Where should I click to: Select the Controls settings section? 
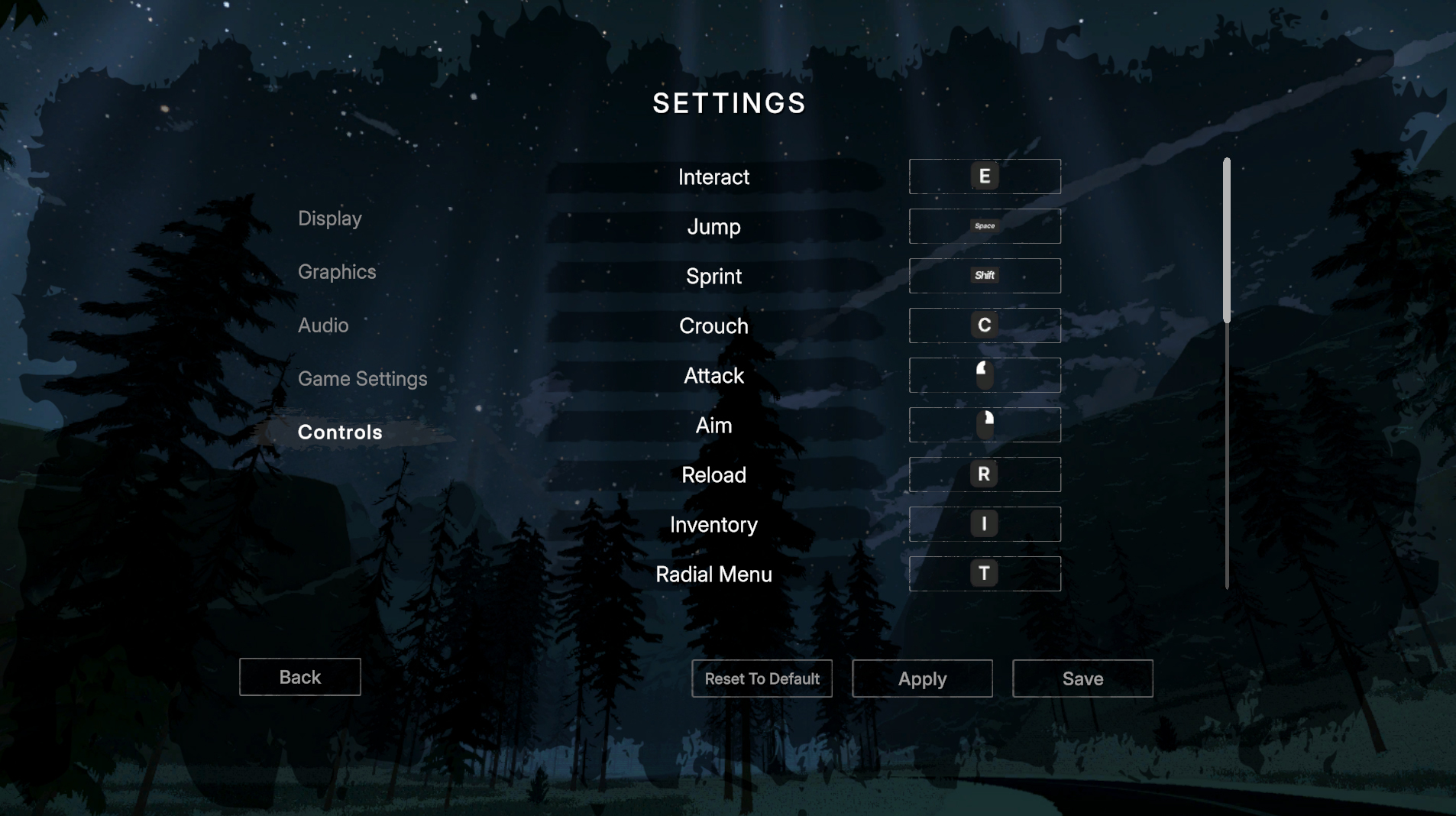click(340, 432)
